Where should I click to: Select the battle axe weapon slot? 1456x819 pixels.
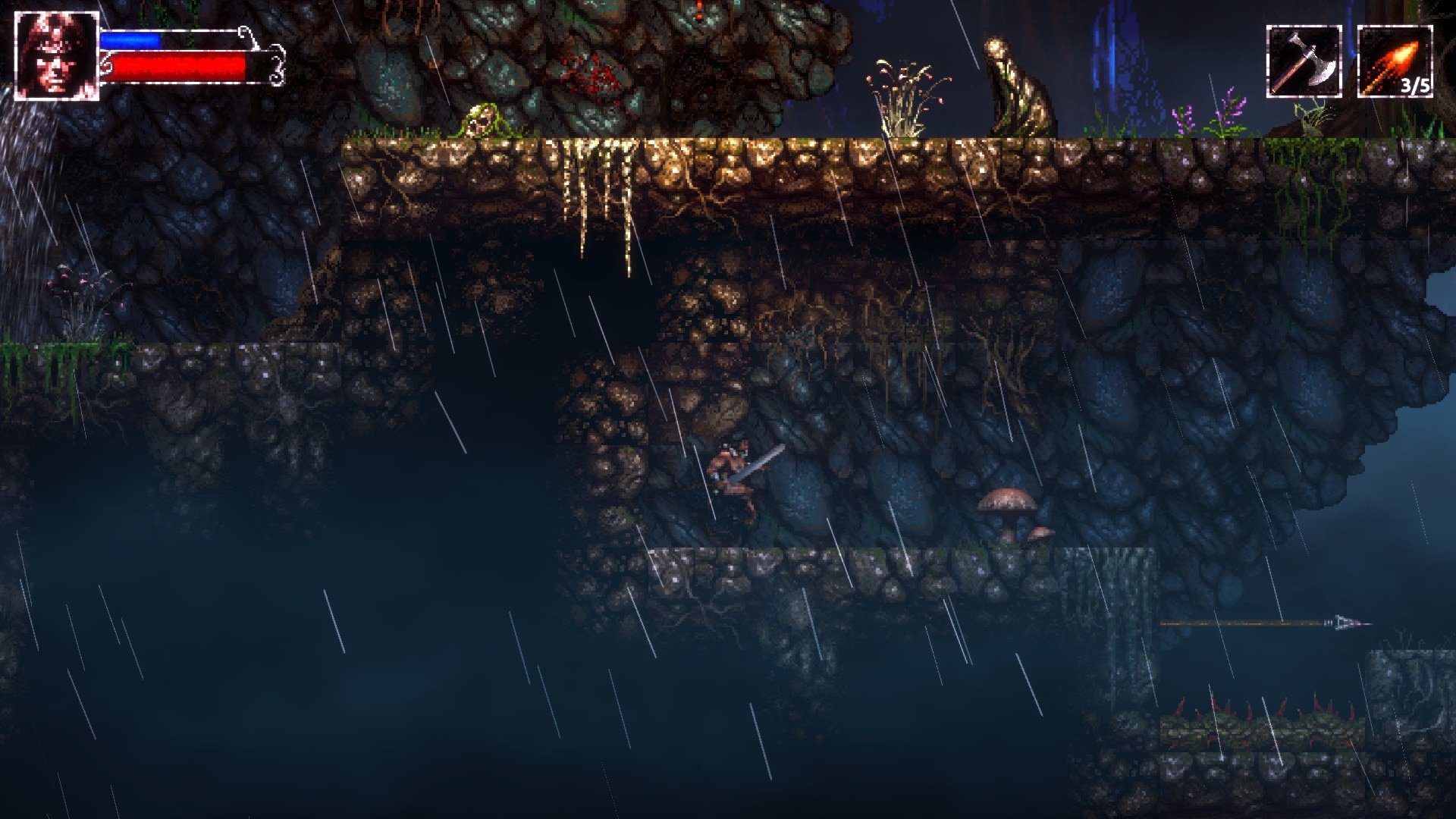(x=1304, y=61)
